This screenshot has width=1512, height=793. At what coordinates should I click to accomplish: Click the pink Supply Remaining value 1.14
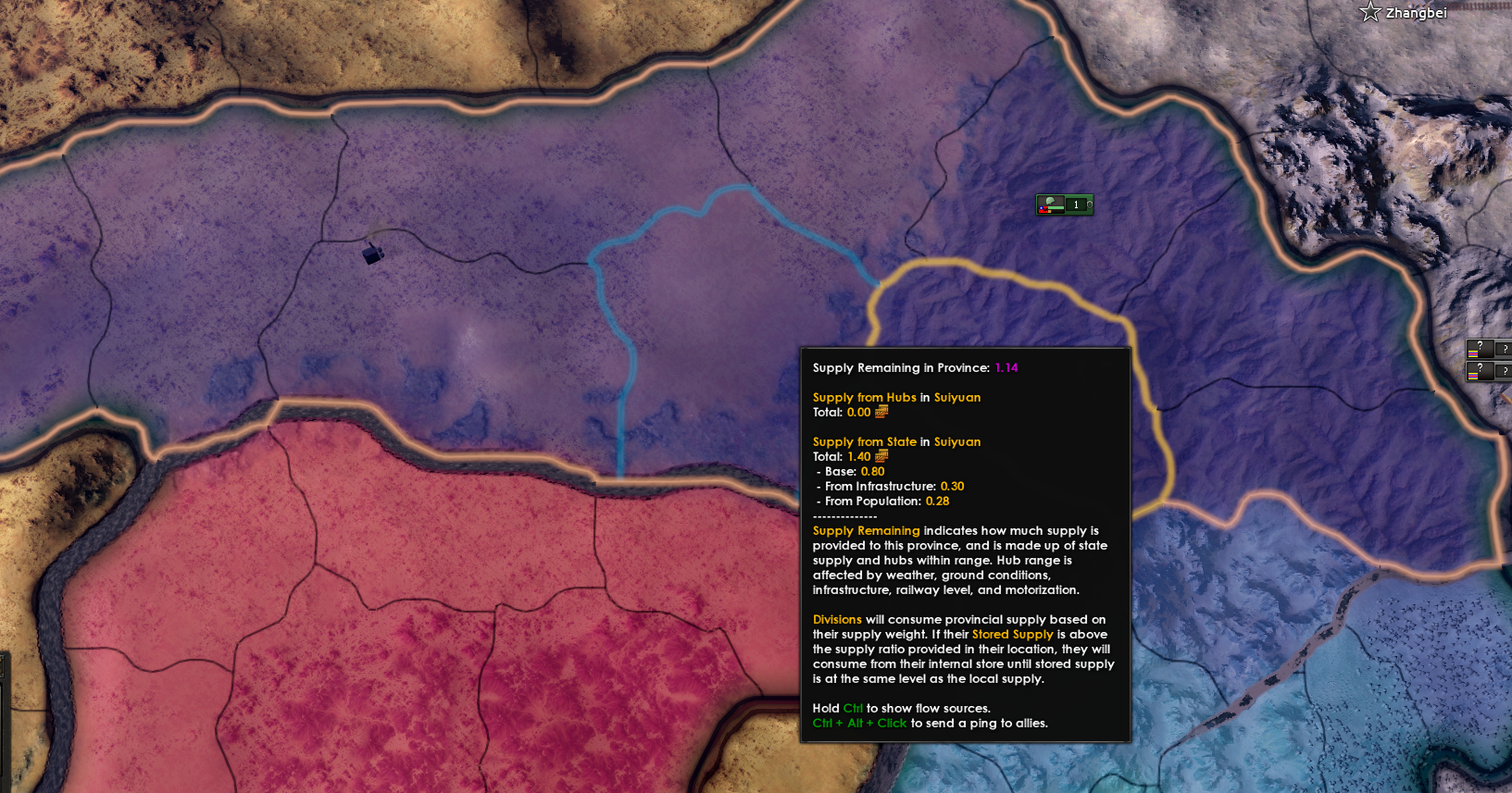(1006, 367)
